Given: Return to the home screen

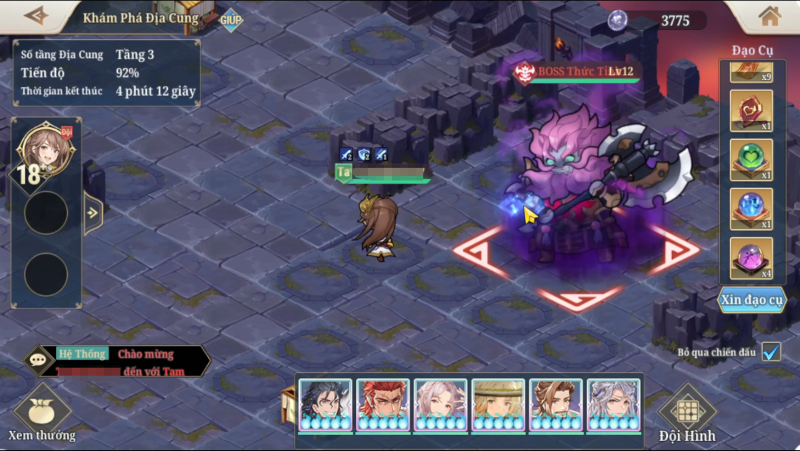Looking at the screenshot, I should click(x=769, y=16).
